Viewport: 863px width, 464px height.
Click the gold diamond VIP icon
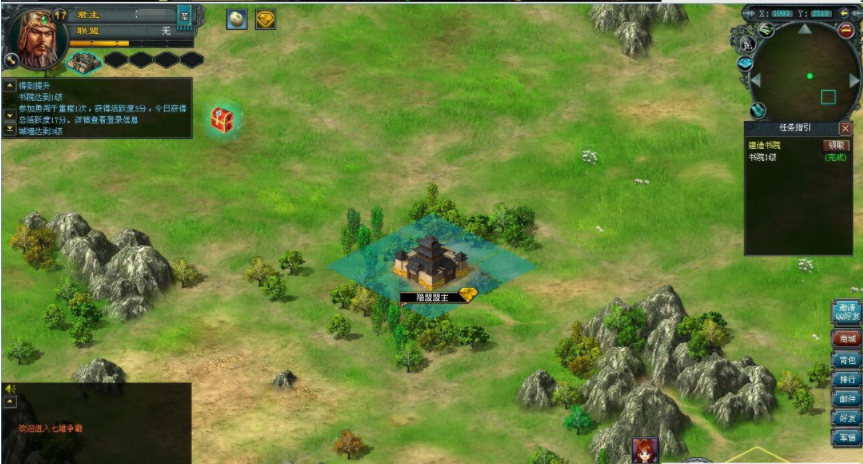(x=265, y=20)
